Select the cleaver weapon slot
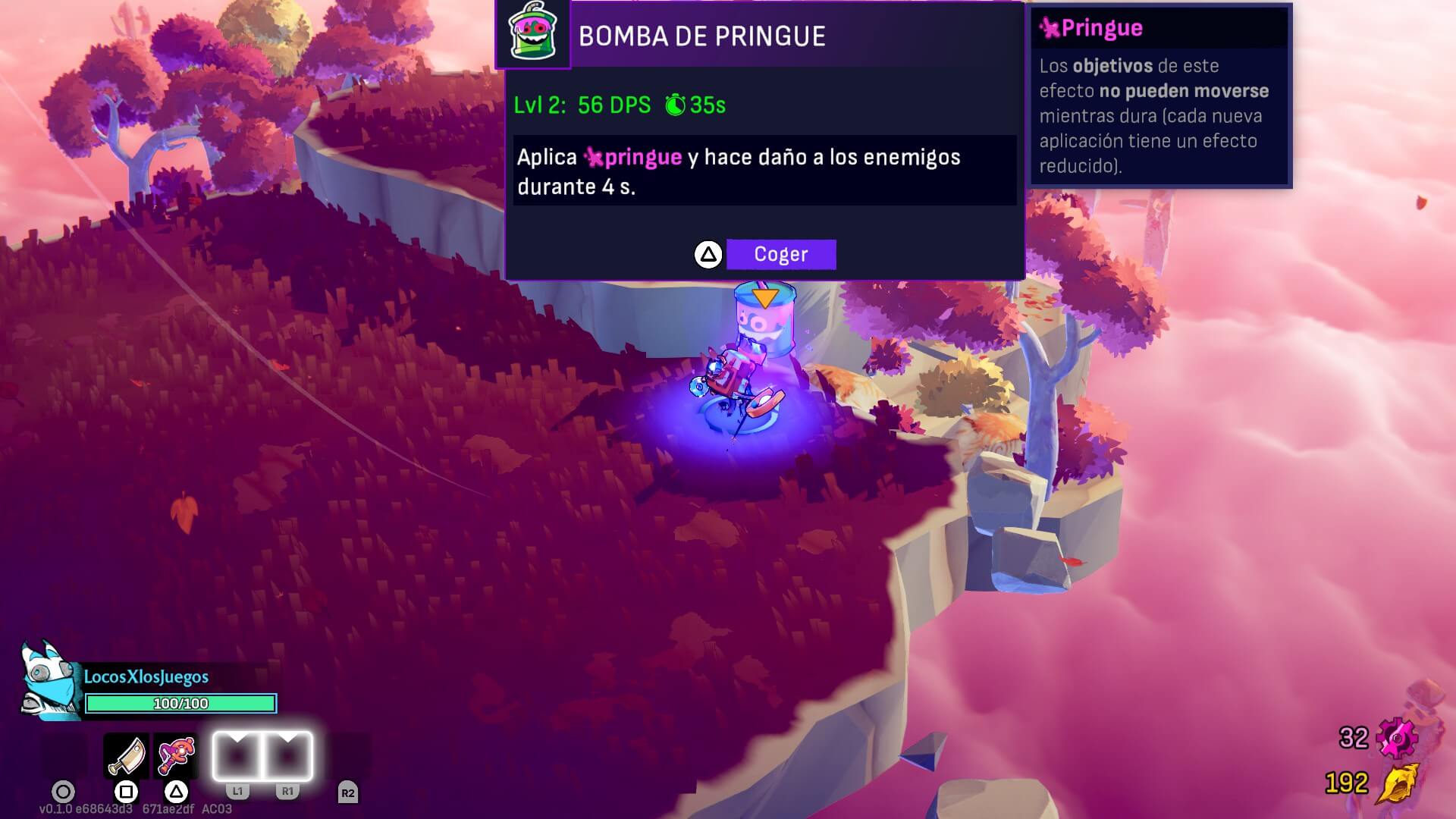 126,756
